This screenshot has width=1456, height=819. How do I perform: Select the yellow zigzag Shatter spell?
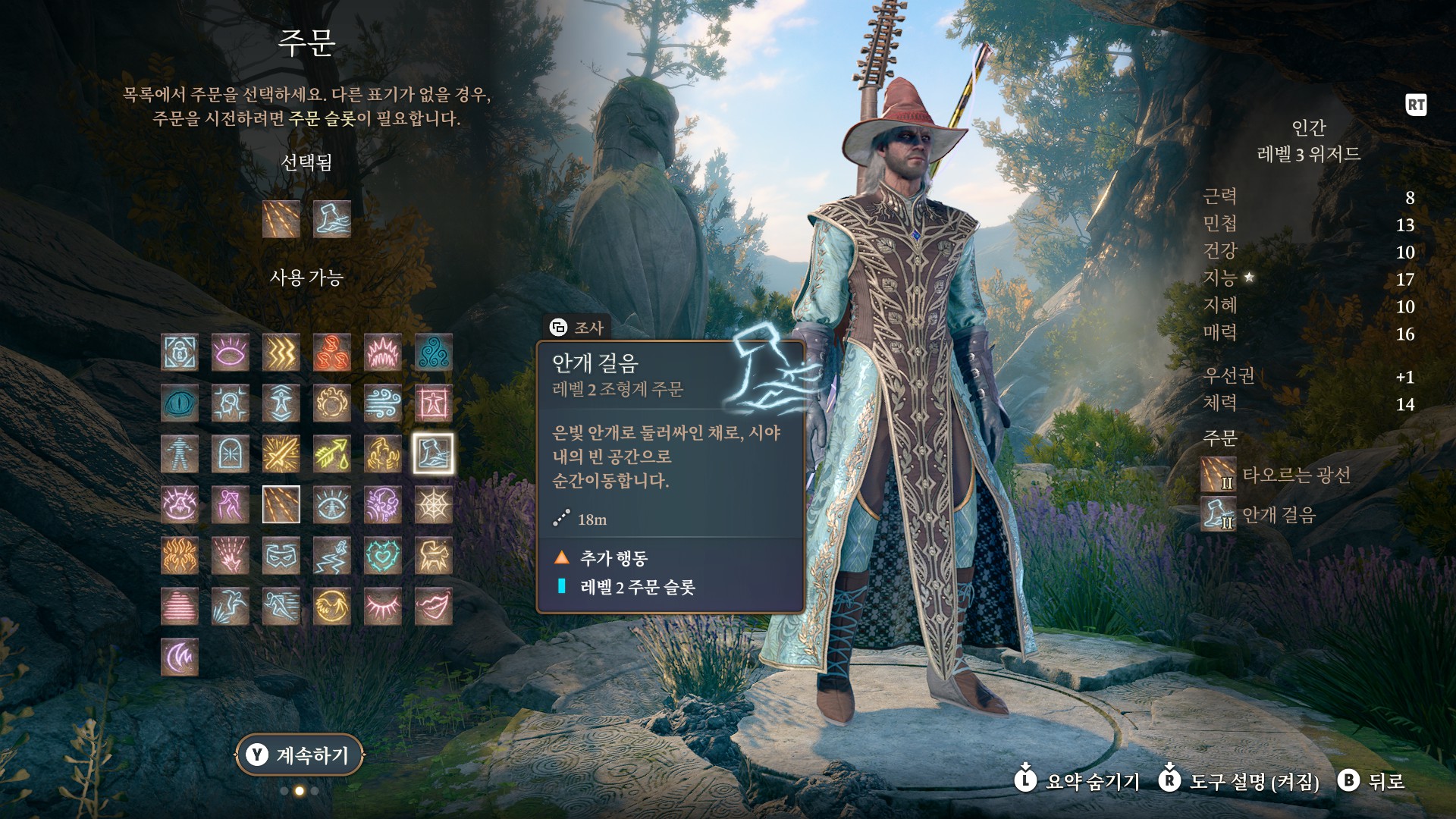[x=281, y=353]
